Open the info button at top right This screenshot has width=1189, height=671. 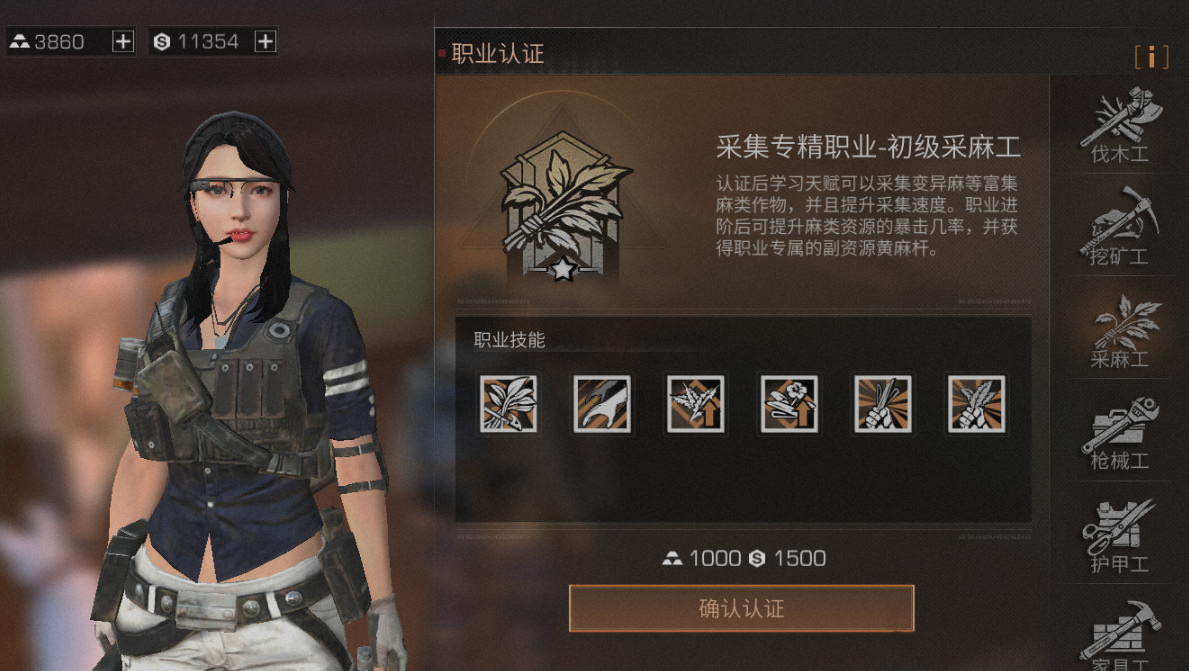(x=1151, y=57)
